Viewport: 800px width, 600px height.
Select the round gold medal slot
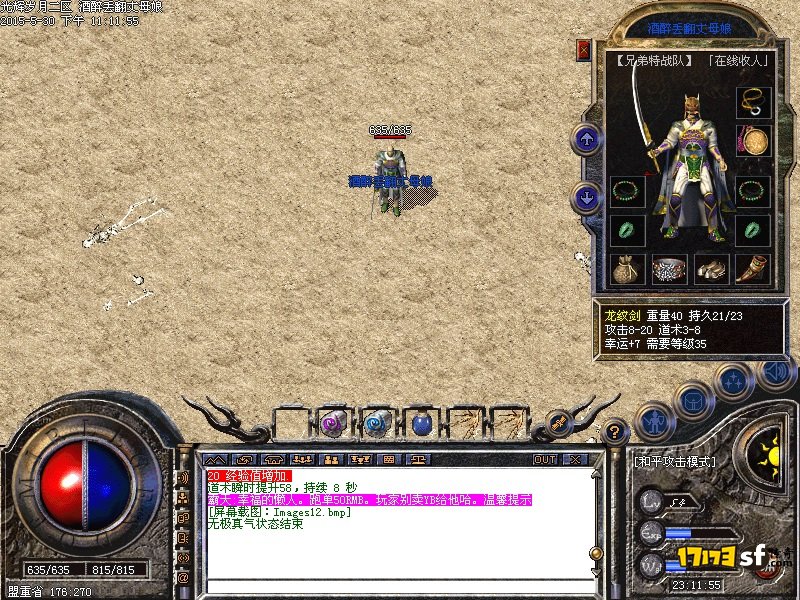752,140
